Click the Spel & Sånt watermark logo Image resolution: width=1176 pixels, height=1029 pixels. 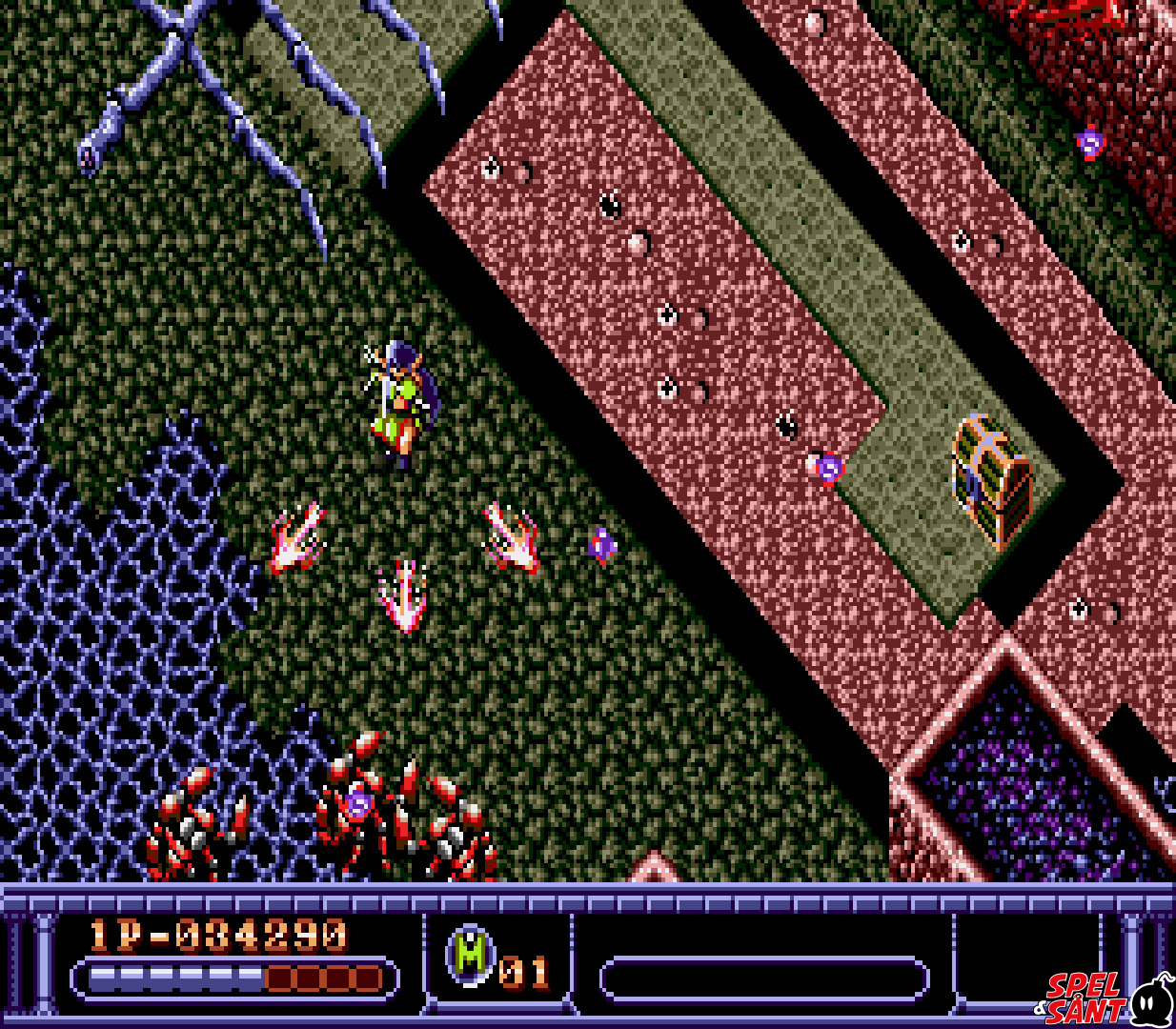point(1105,998)
